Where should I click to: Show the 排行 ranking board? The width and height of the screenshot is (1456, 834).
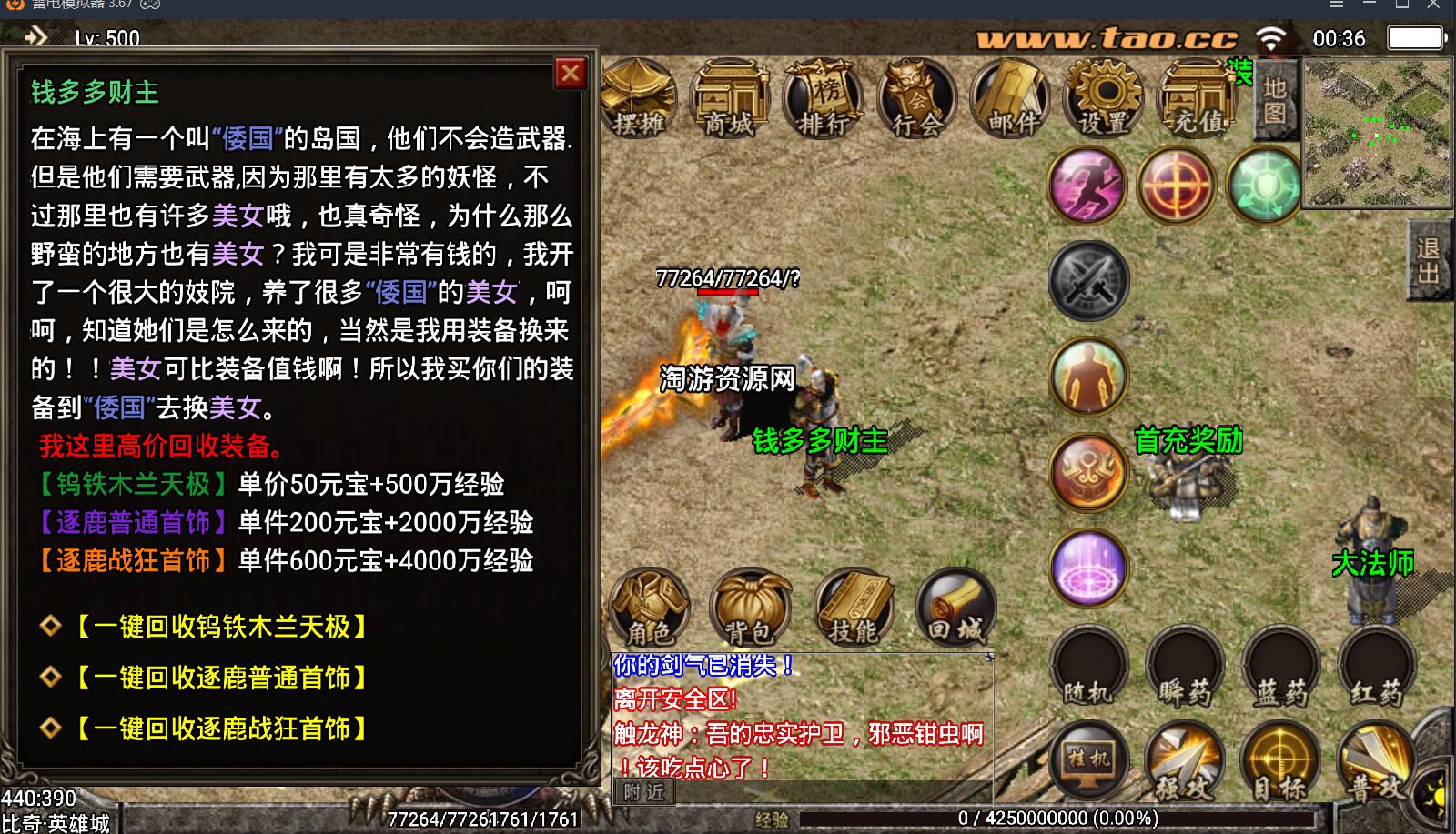(824, 99)
